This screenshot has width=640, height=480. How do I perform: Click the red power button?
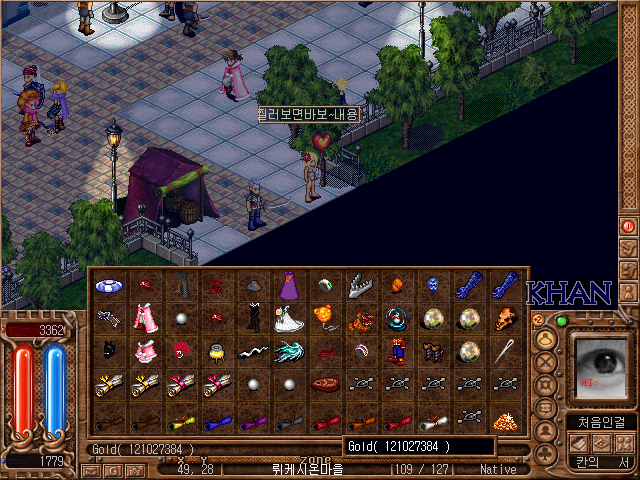point(629,226)
